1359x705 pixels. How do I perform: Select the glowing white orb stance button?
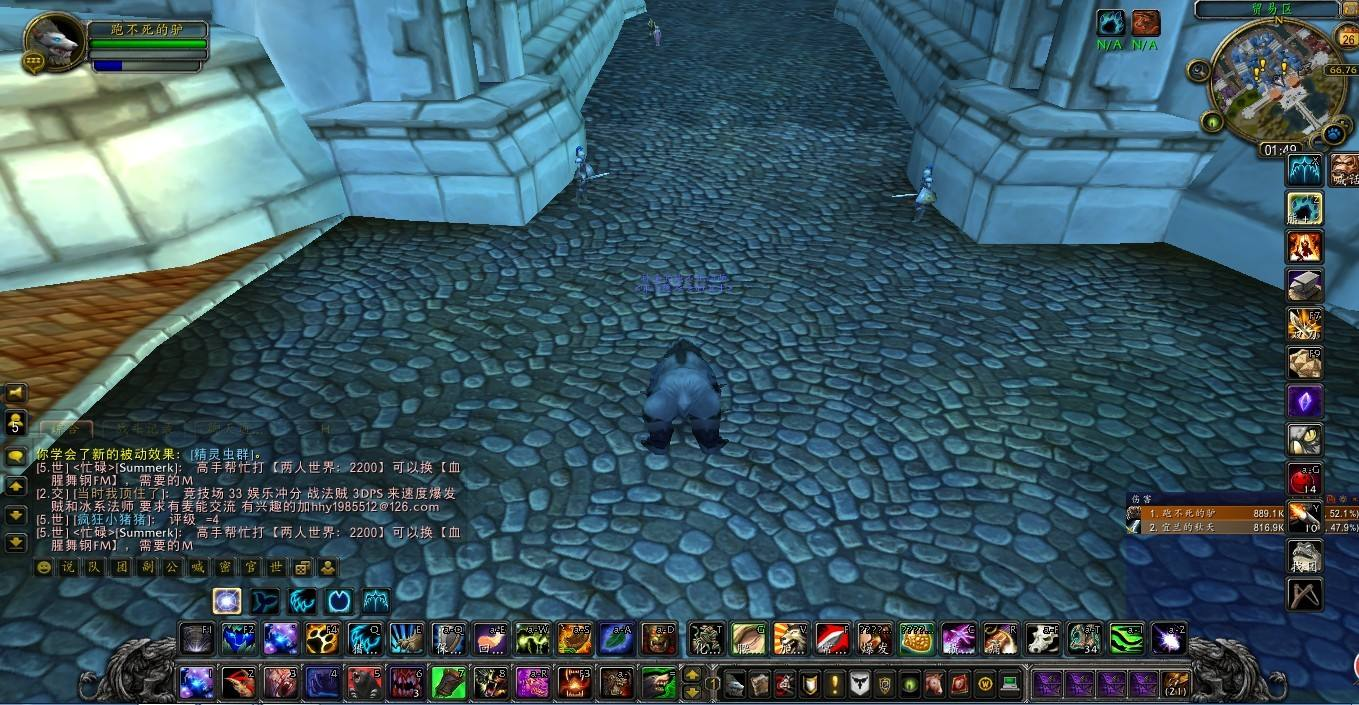[227, 601]
